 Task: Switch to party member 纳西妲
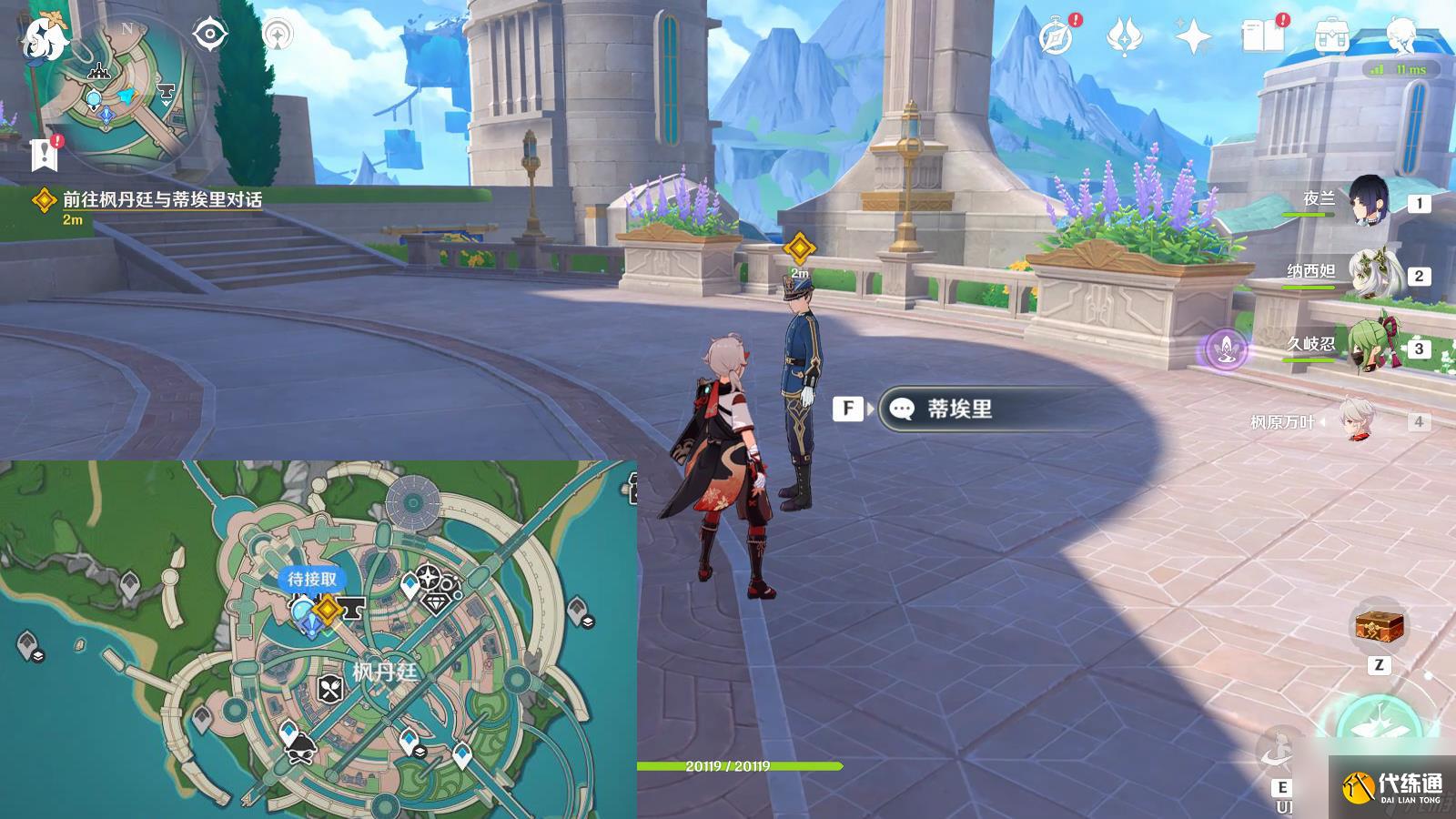click(x=1368, y=273)
